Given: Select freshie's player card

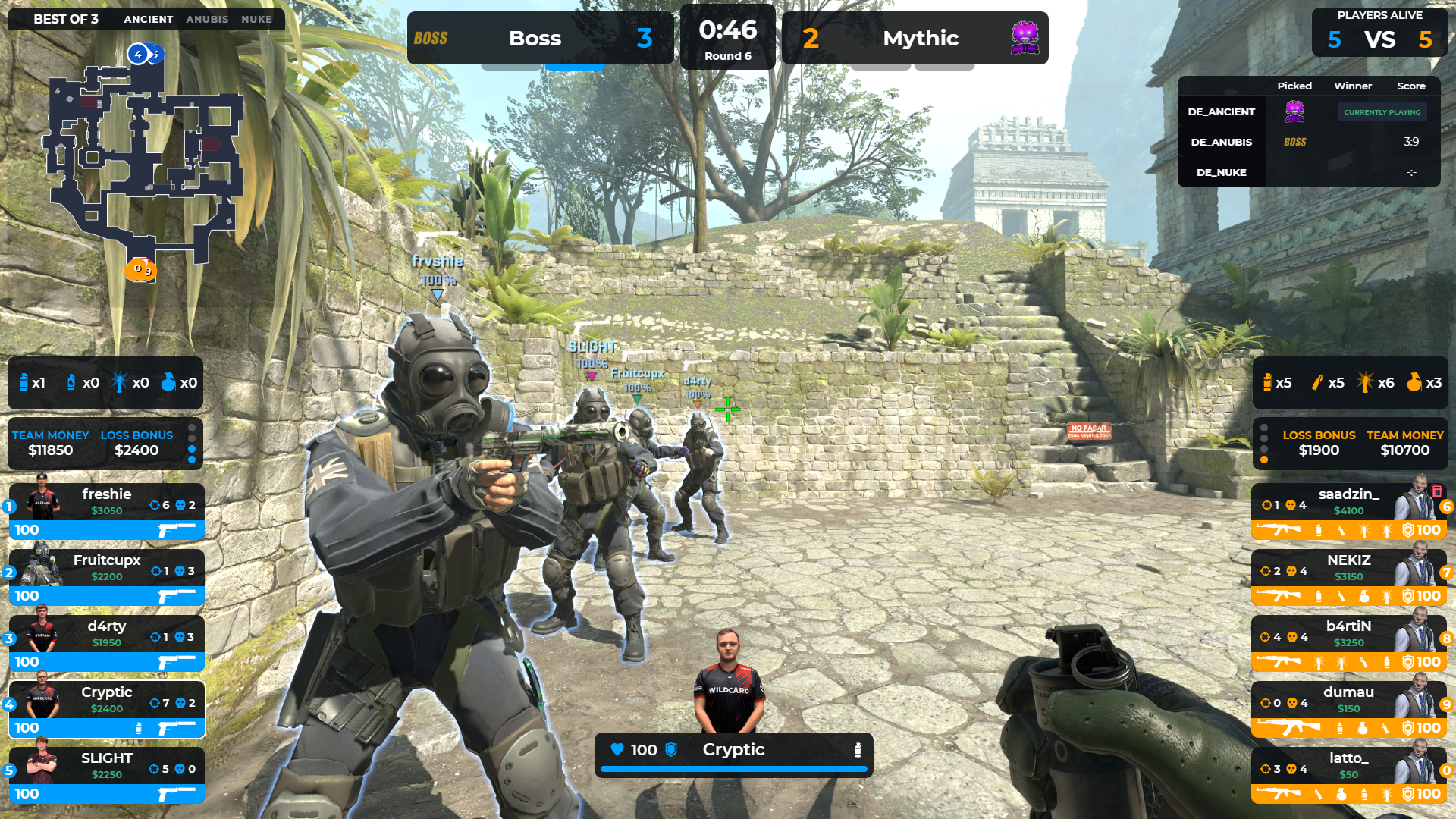Looking at the screenshot, I should tap(106, 510).
